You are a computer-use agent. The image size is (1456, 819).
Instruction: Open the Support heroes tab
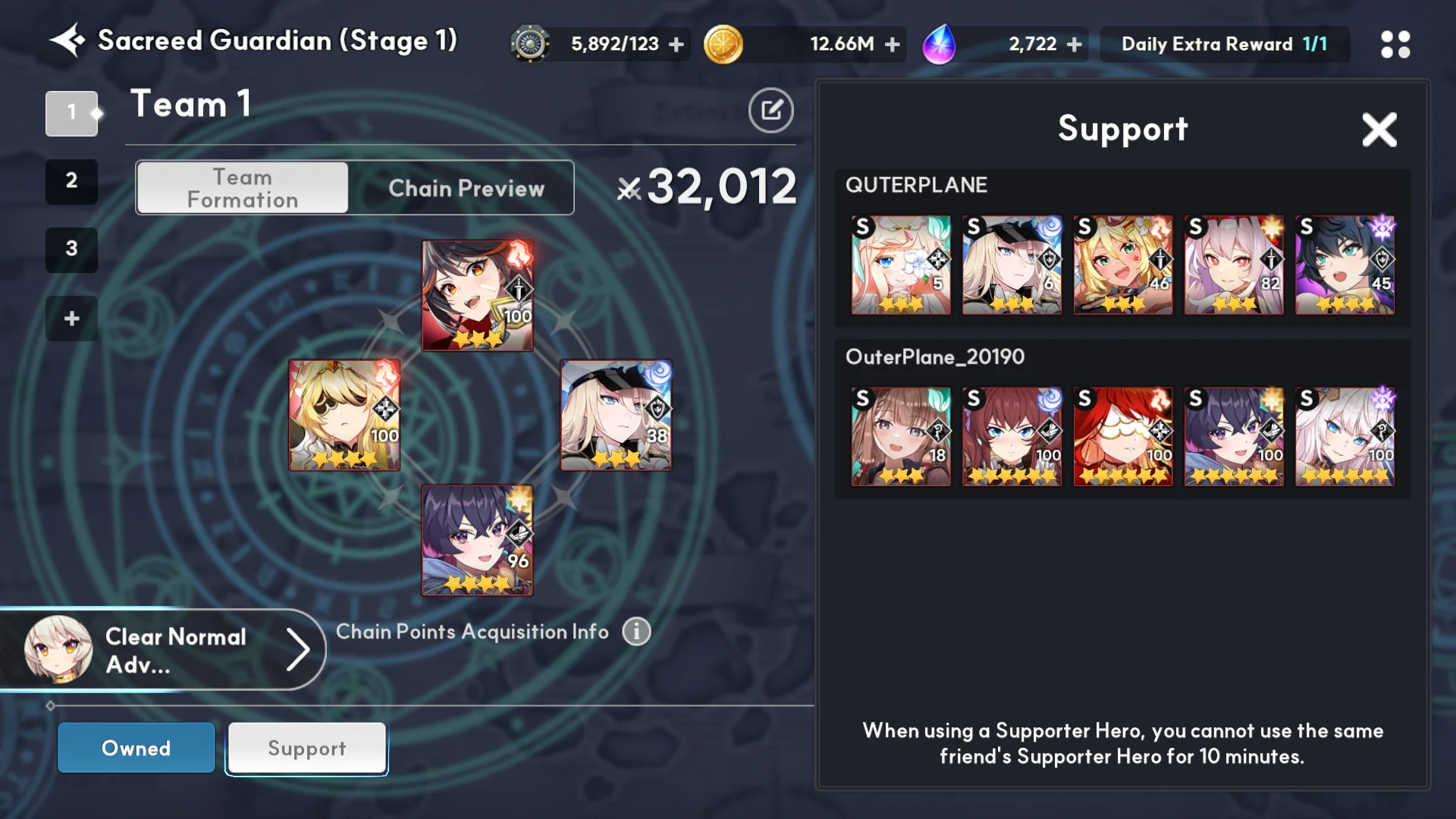pos(307,748)
